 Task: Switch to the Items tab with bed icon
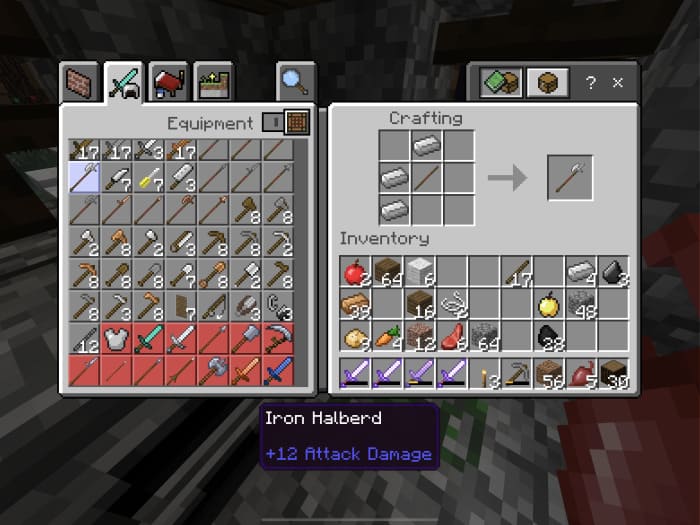click(x=168, y=82)
